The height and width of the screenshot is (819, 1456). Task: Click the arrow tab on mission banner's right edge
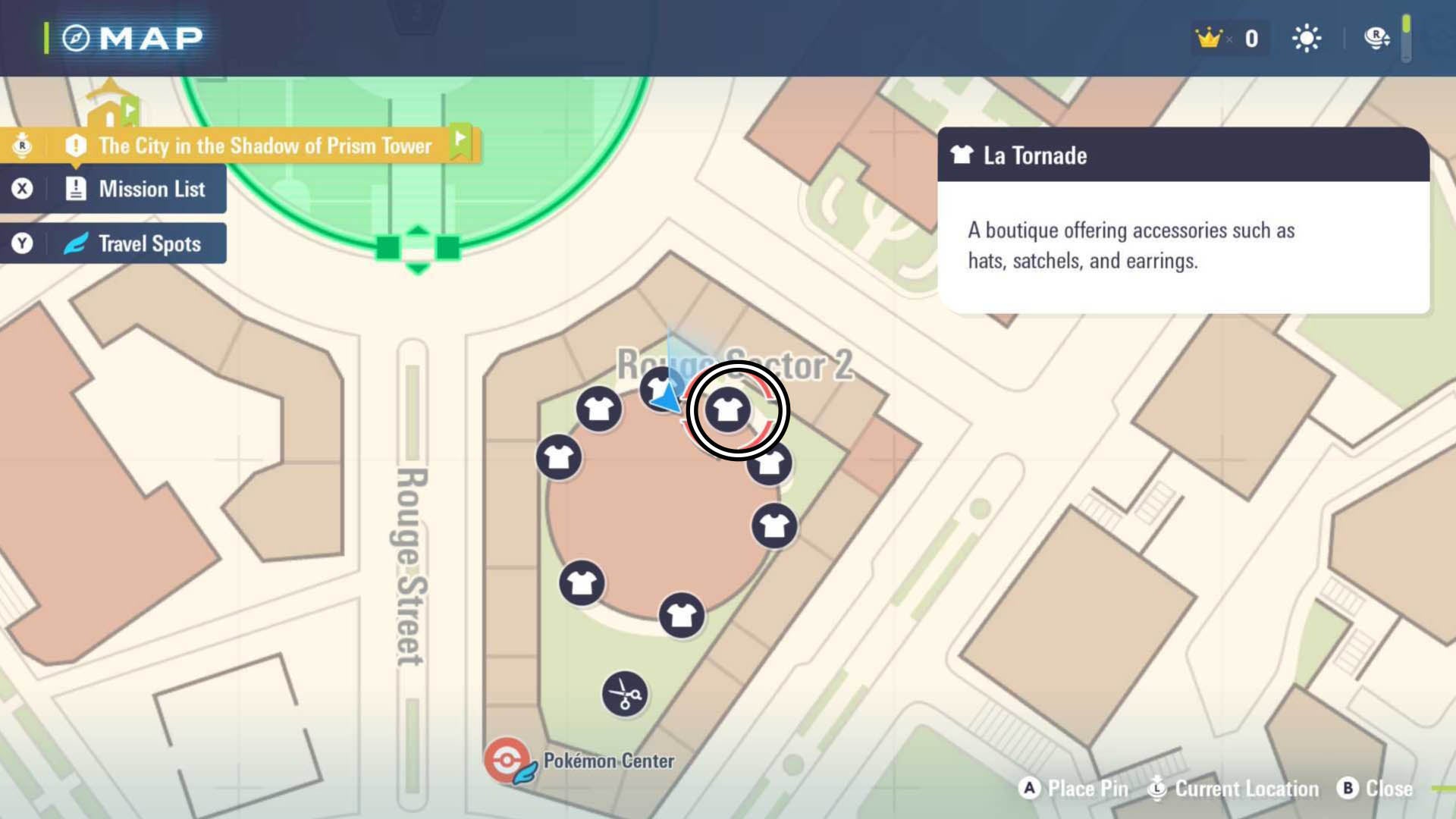[x=463, y=142]
